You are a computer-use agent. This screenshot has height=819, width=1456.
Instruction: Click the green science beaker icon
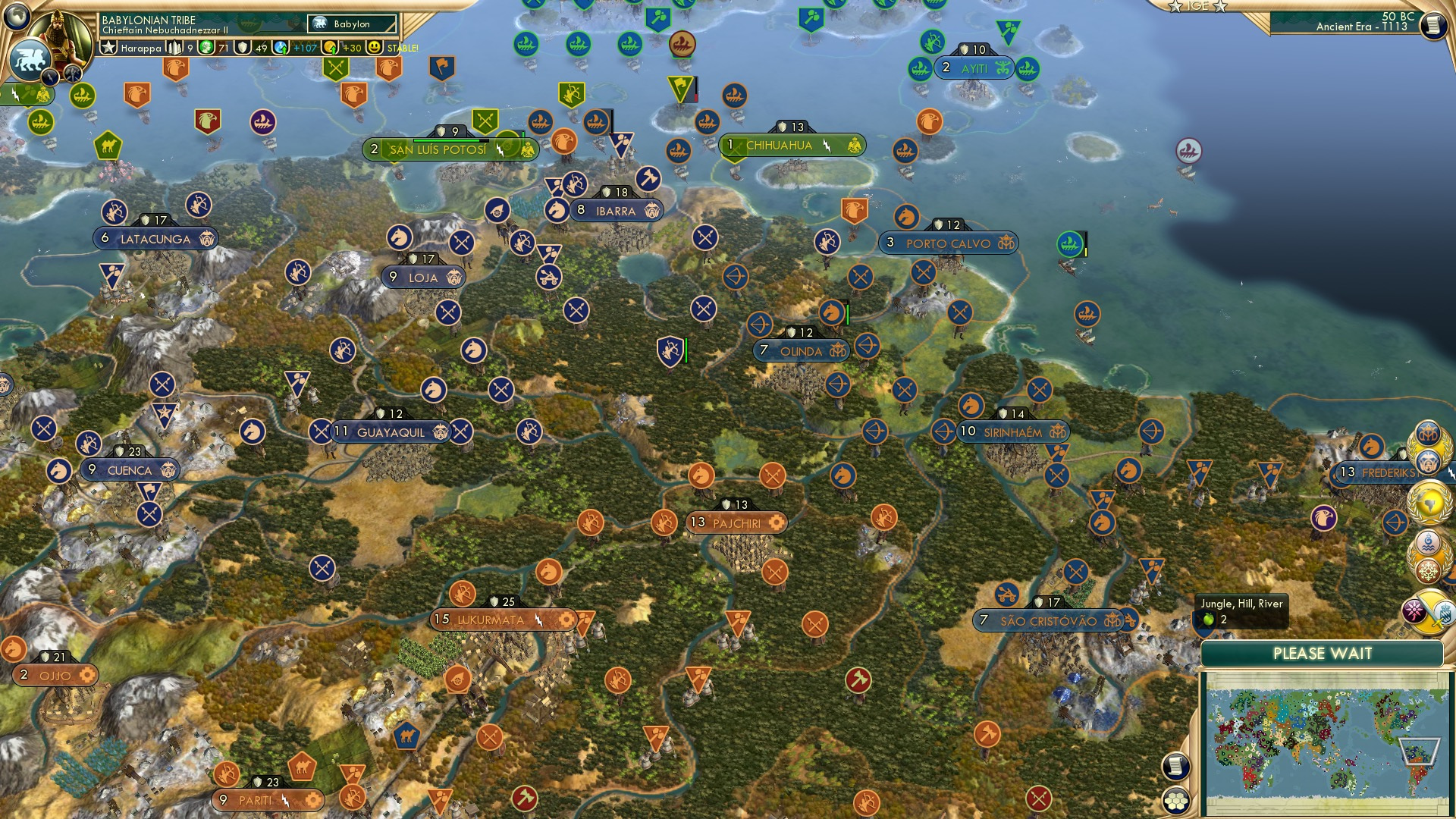point(206,48)
